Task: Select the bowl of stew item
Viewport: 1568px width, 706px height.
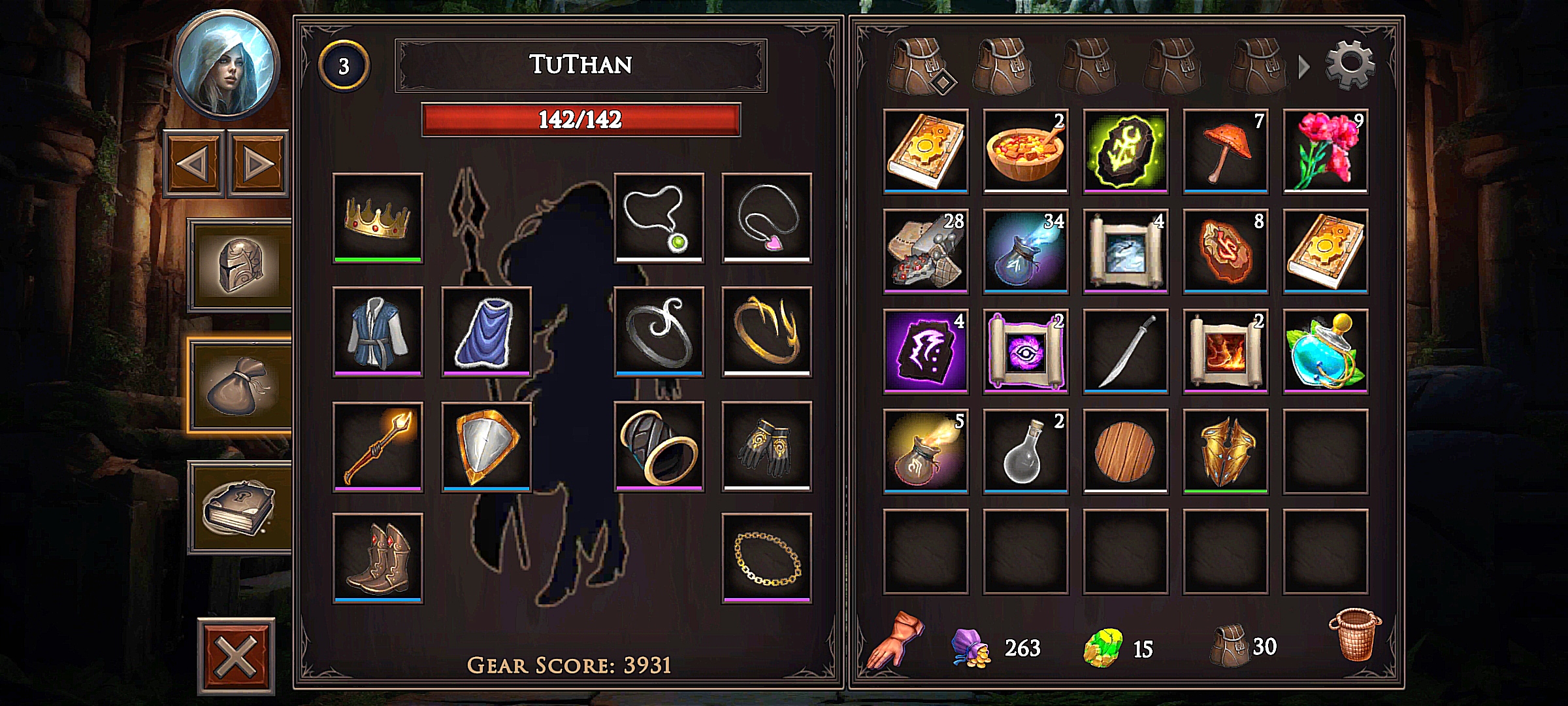Action: [1026, 151]
